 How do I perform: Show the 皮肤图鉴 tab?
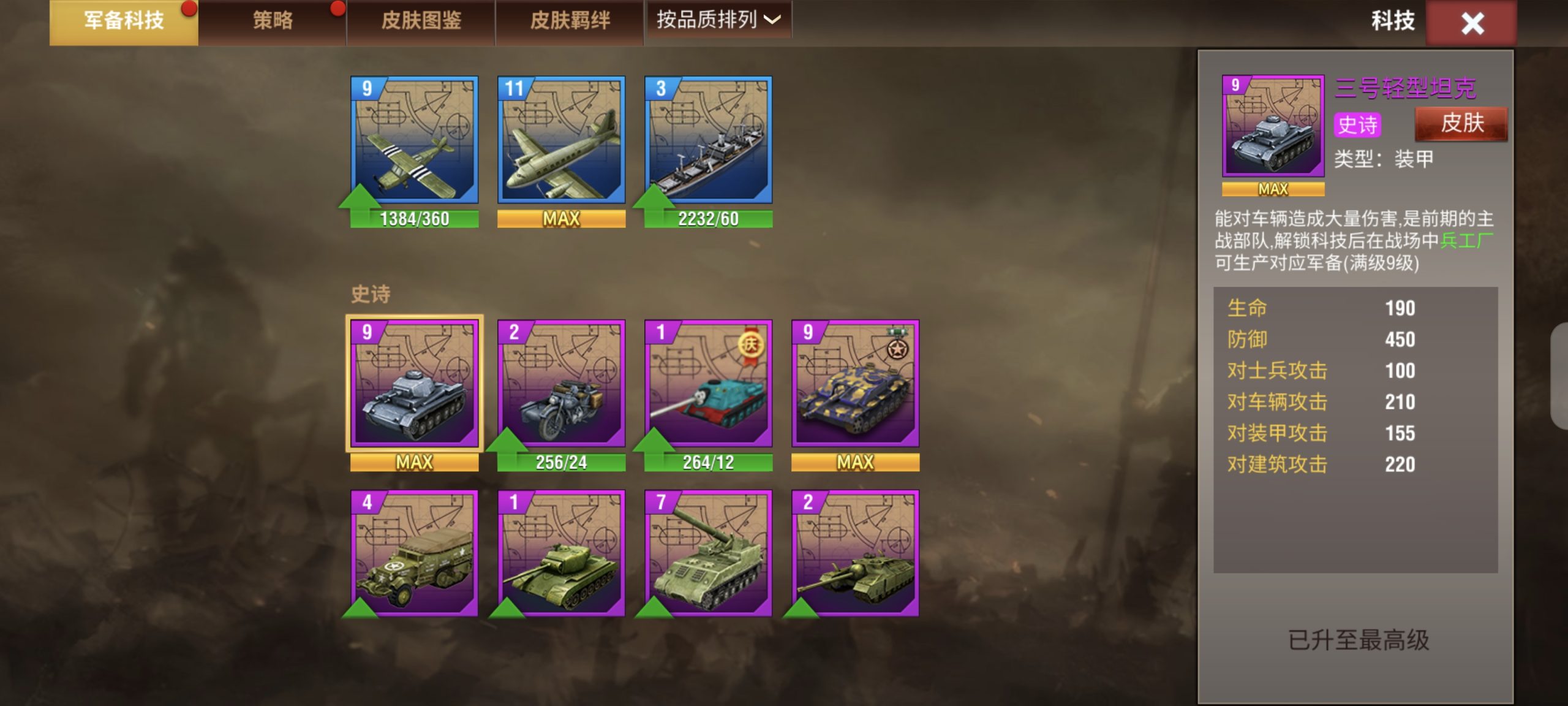(x=421, y=21)
